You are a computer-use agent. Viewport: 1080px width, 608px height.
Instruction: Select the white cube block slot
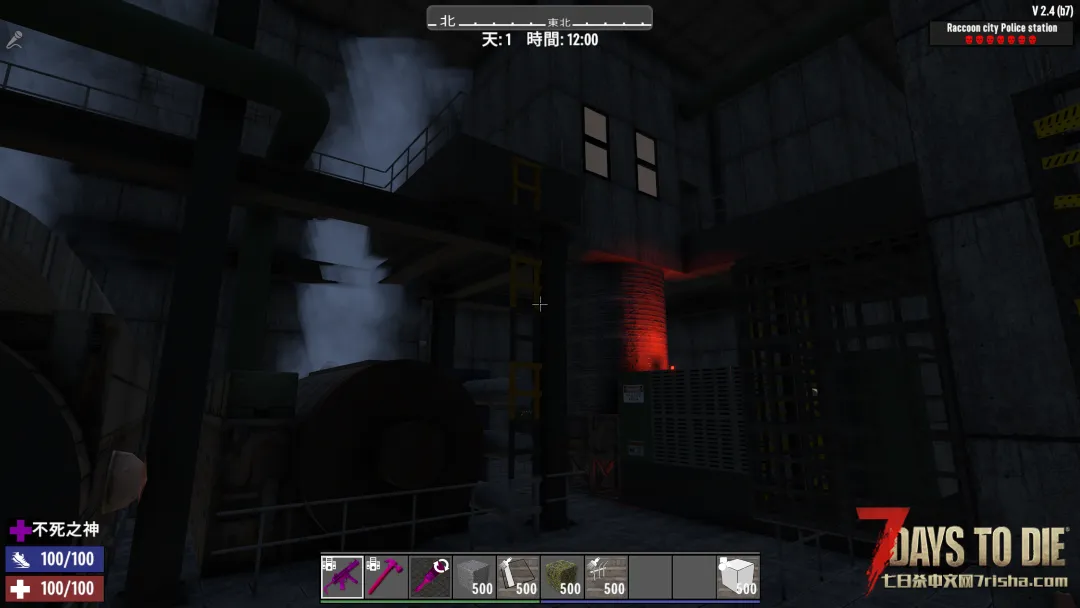(x=738, y=577)
